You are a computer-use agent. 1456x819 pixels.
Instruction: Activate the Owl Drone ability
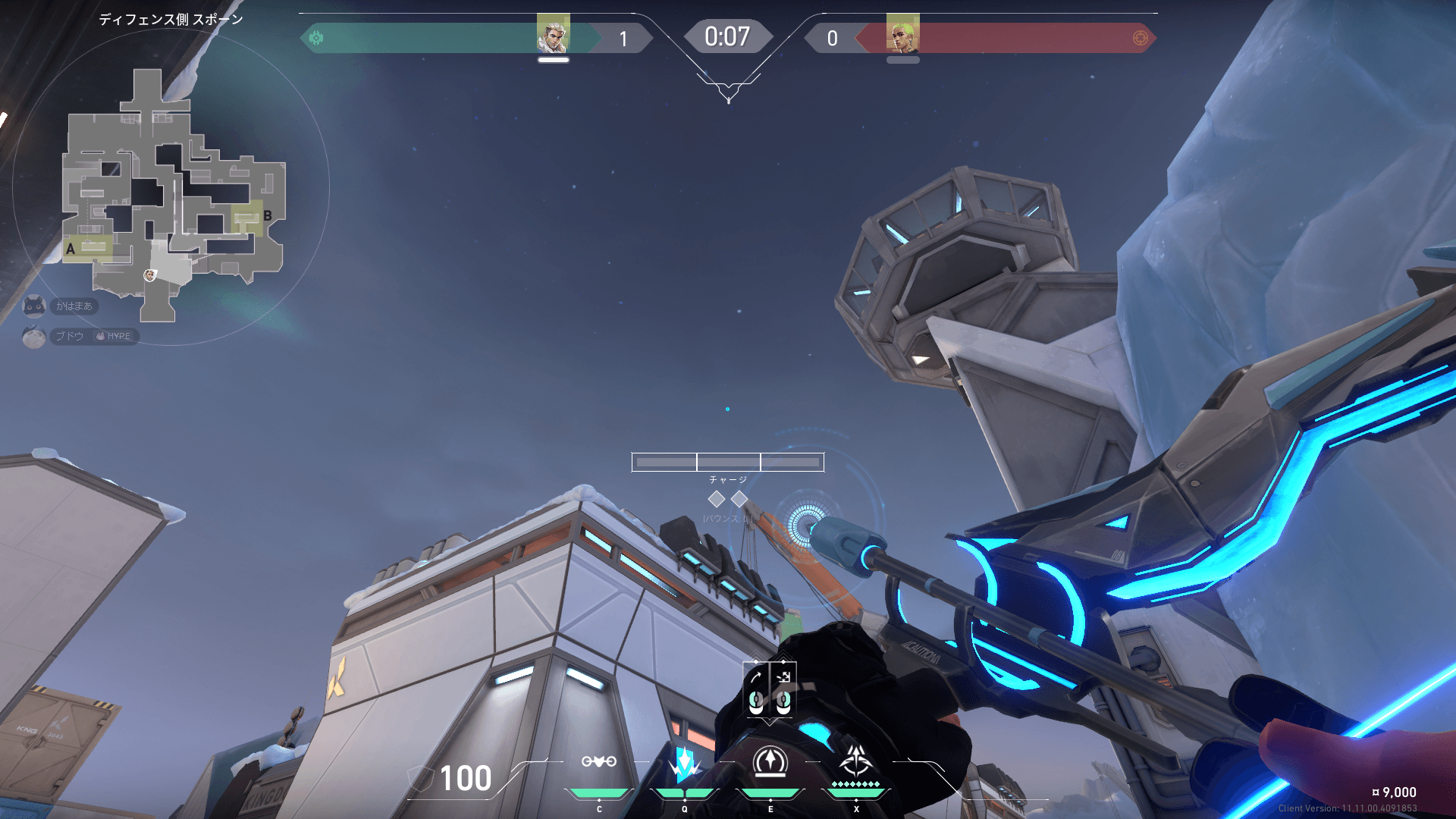coord(599,762)
